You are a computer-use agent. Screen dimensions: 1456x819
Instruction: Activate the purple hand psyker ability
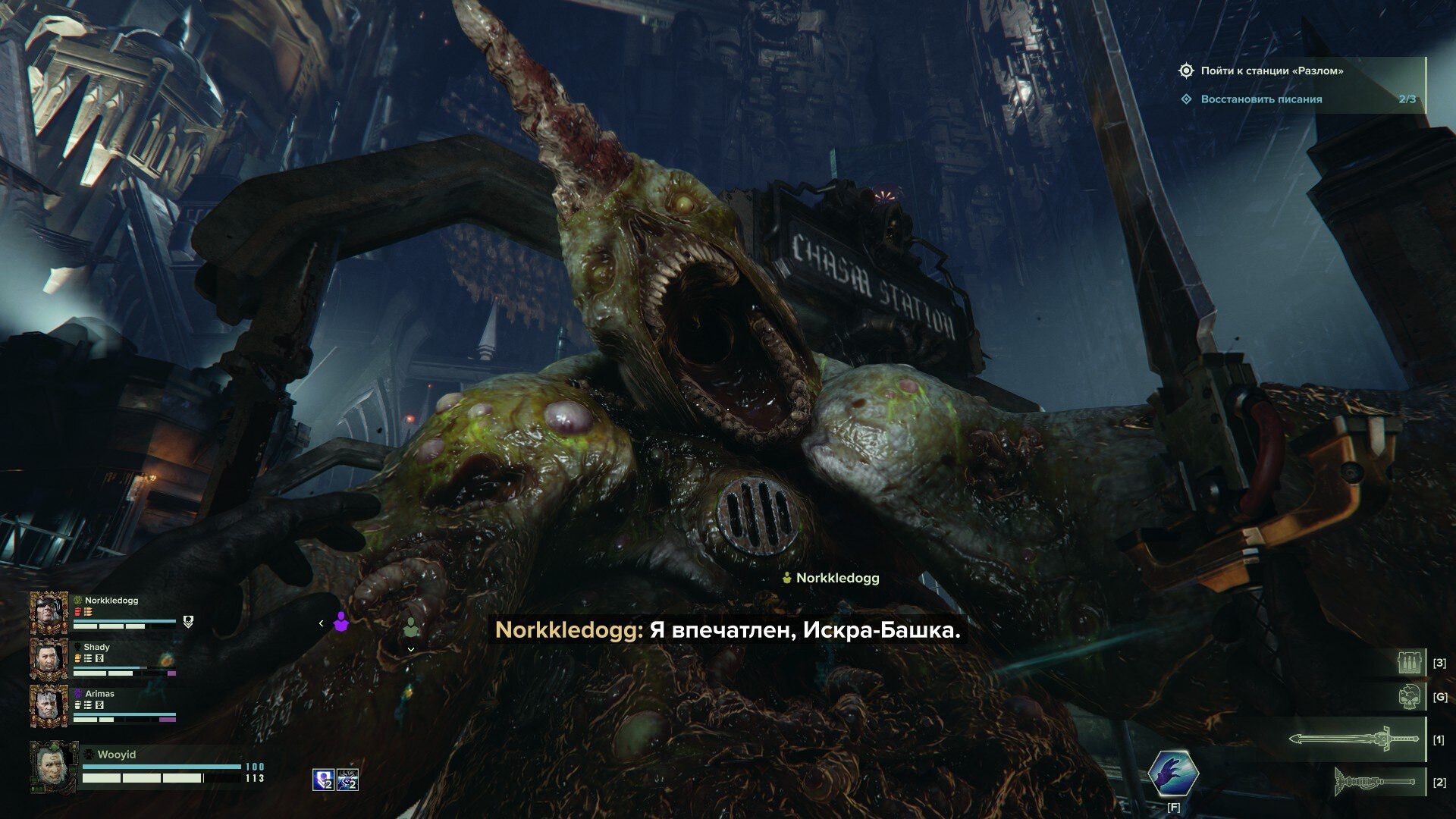[x=1172, y=773]
